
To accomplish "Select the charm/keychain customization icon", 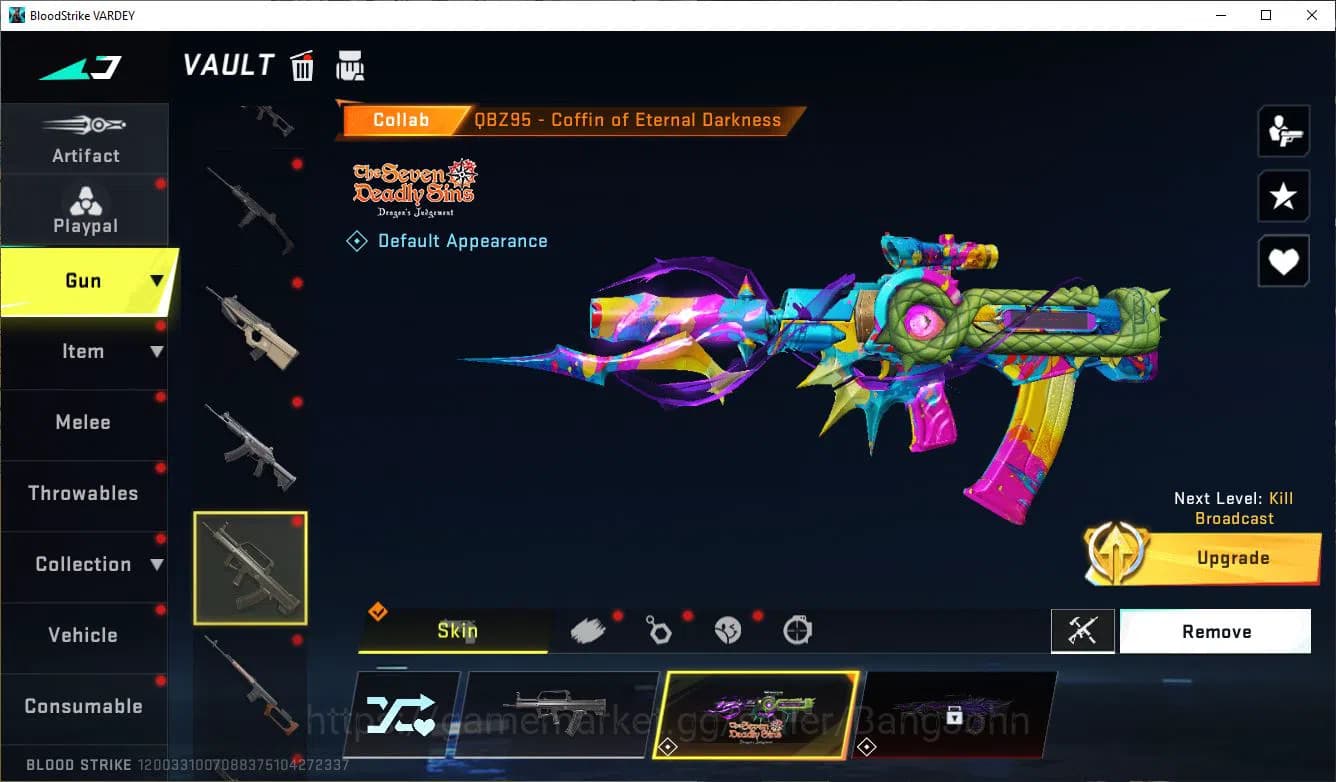I will pos(660,630).
